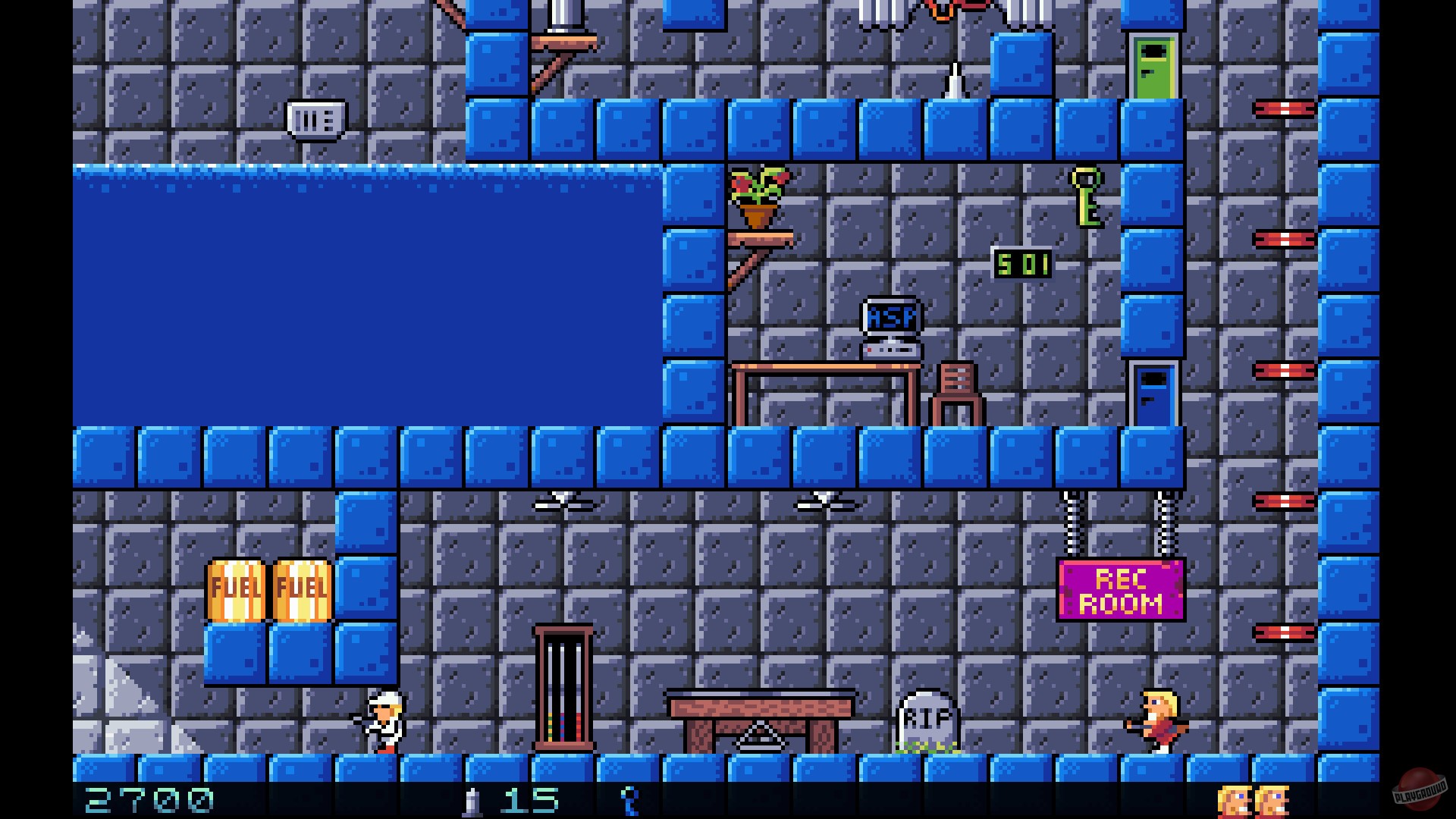This screenshot has height=819, width=1456.
Task: Toggle the blue door below the desk room
Action: point(1152,394)
